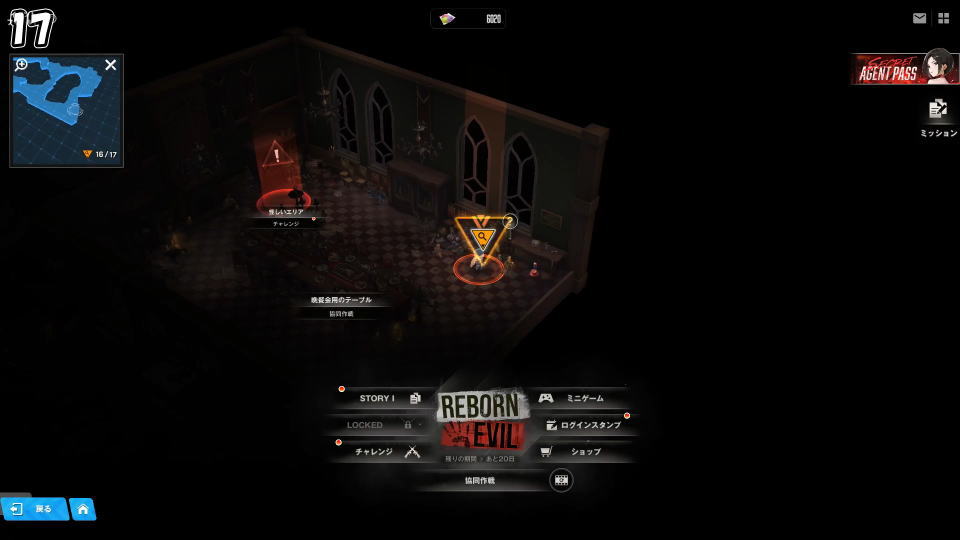Choose the 協同作戦 co-op operation entry

point(480,481)
